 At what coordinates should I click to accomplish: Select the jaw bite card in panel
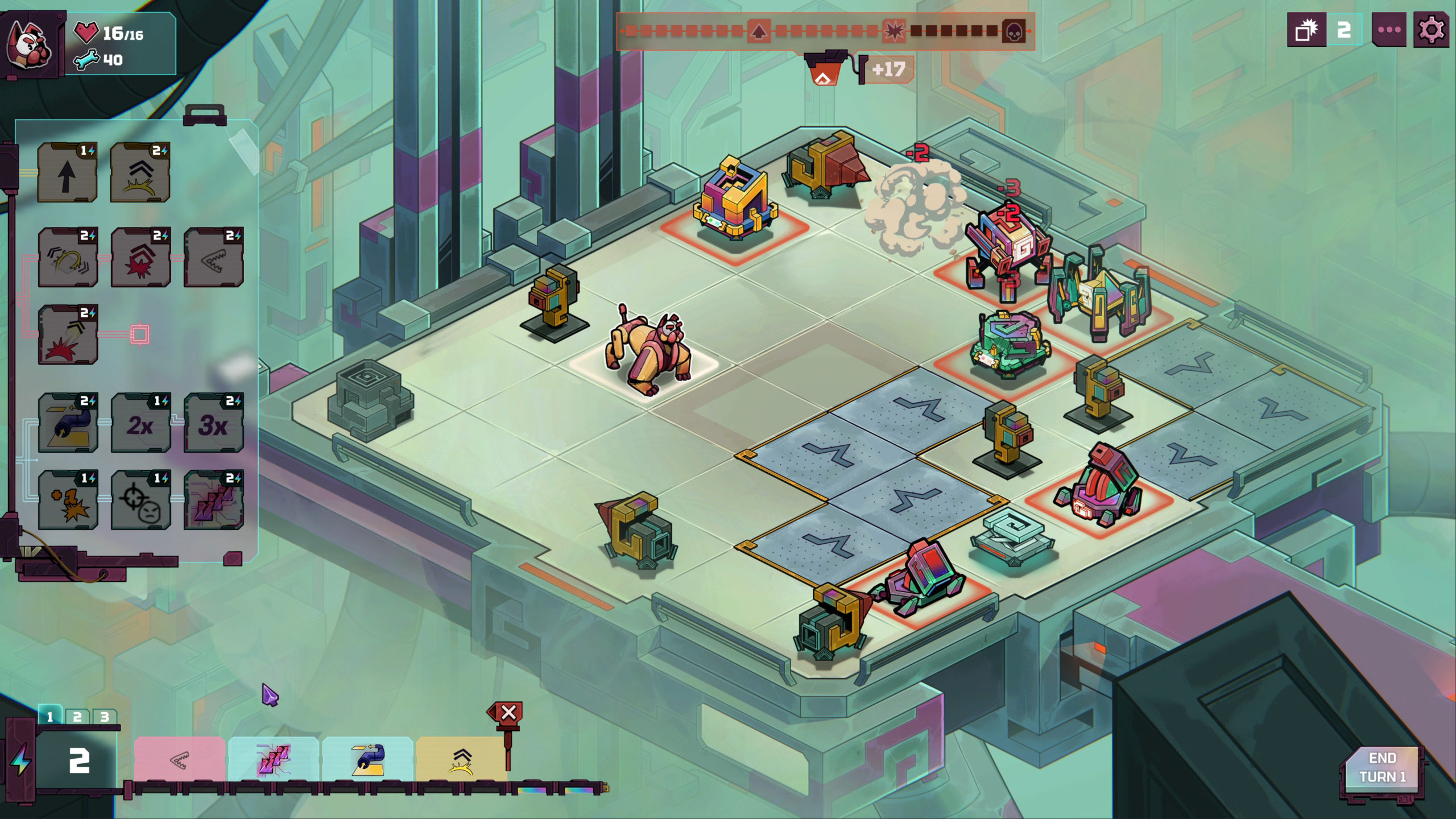point(213,258)
